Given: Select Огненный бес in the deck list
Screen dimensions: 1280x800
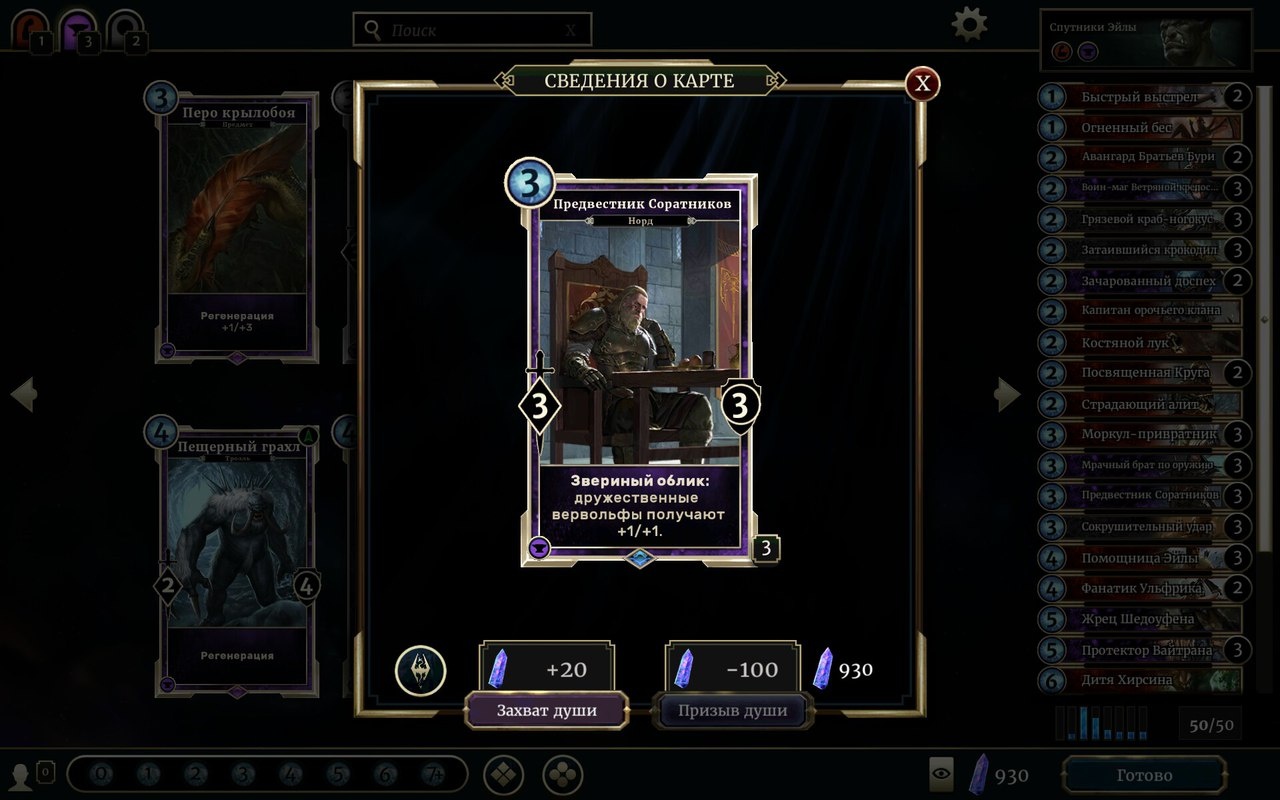Looking at the screenshot, I should pyautogui.click(x=1140, y=127).
